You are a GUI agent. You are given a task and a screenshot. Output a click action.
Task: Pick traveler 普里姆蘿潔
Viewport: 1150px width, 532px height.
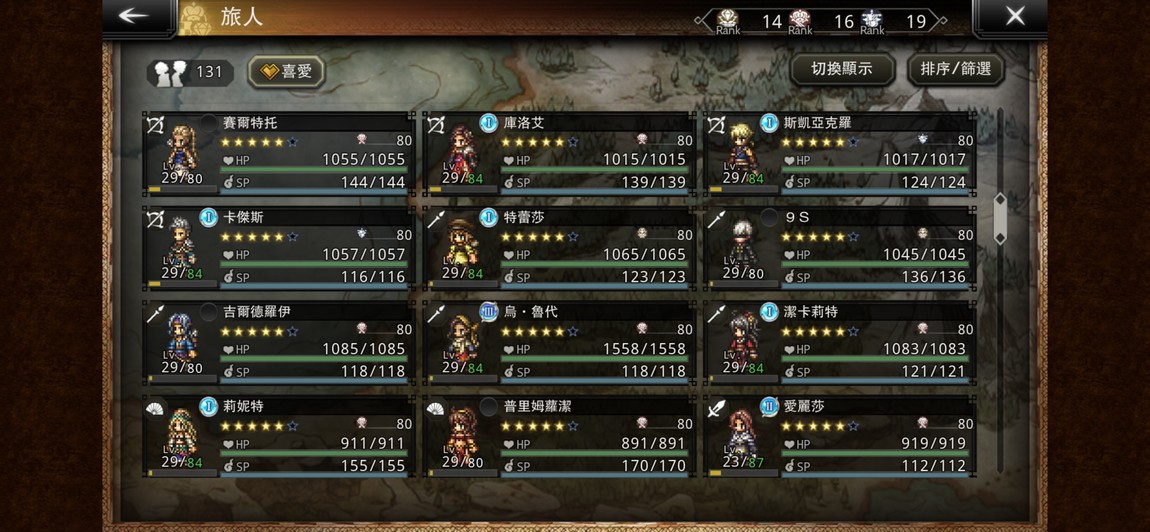pos(559,437)
